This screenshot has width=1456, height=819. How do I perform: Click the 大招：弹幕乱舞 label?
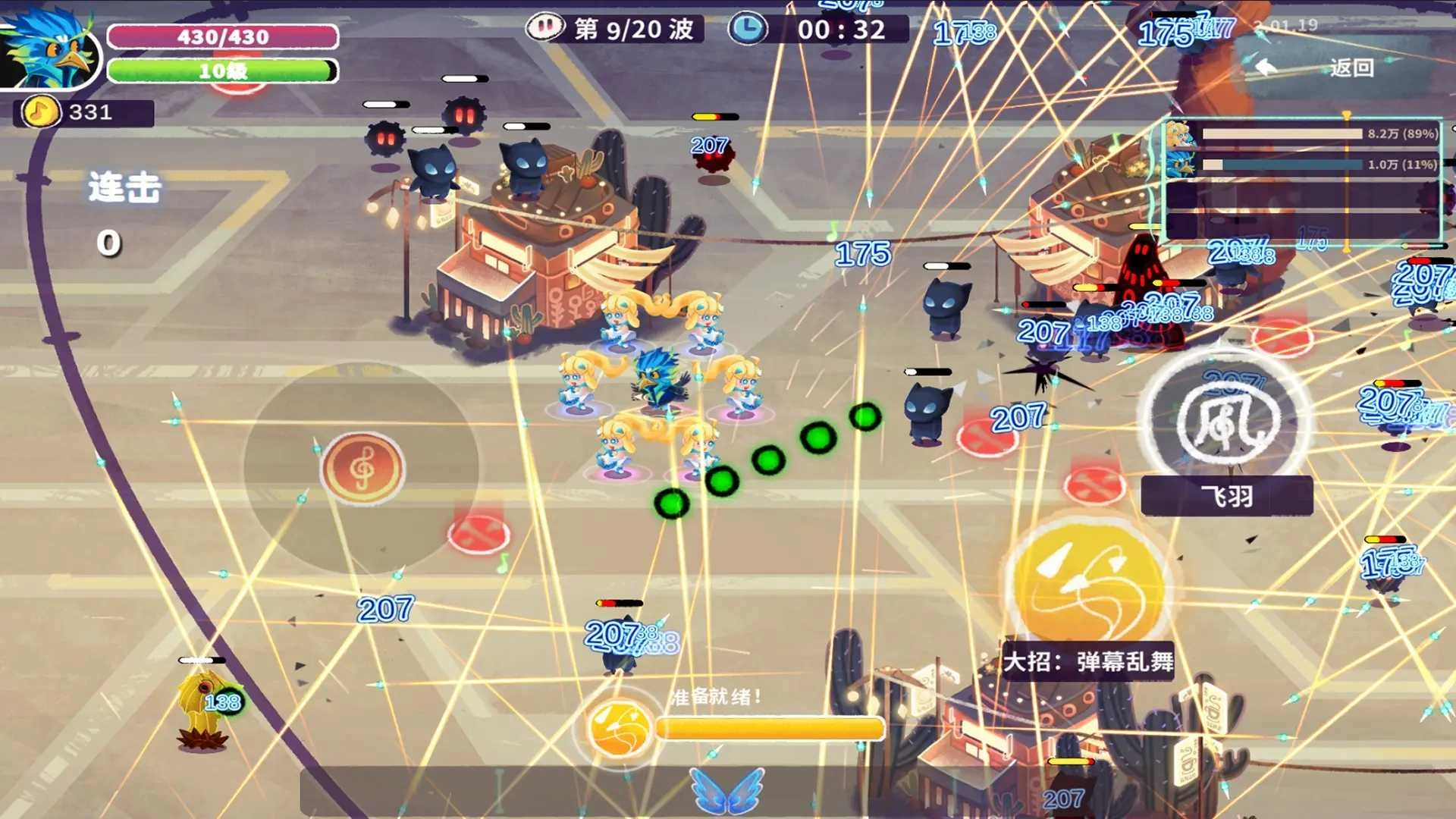pos(1090,661)
